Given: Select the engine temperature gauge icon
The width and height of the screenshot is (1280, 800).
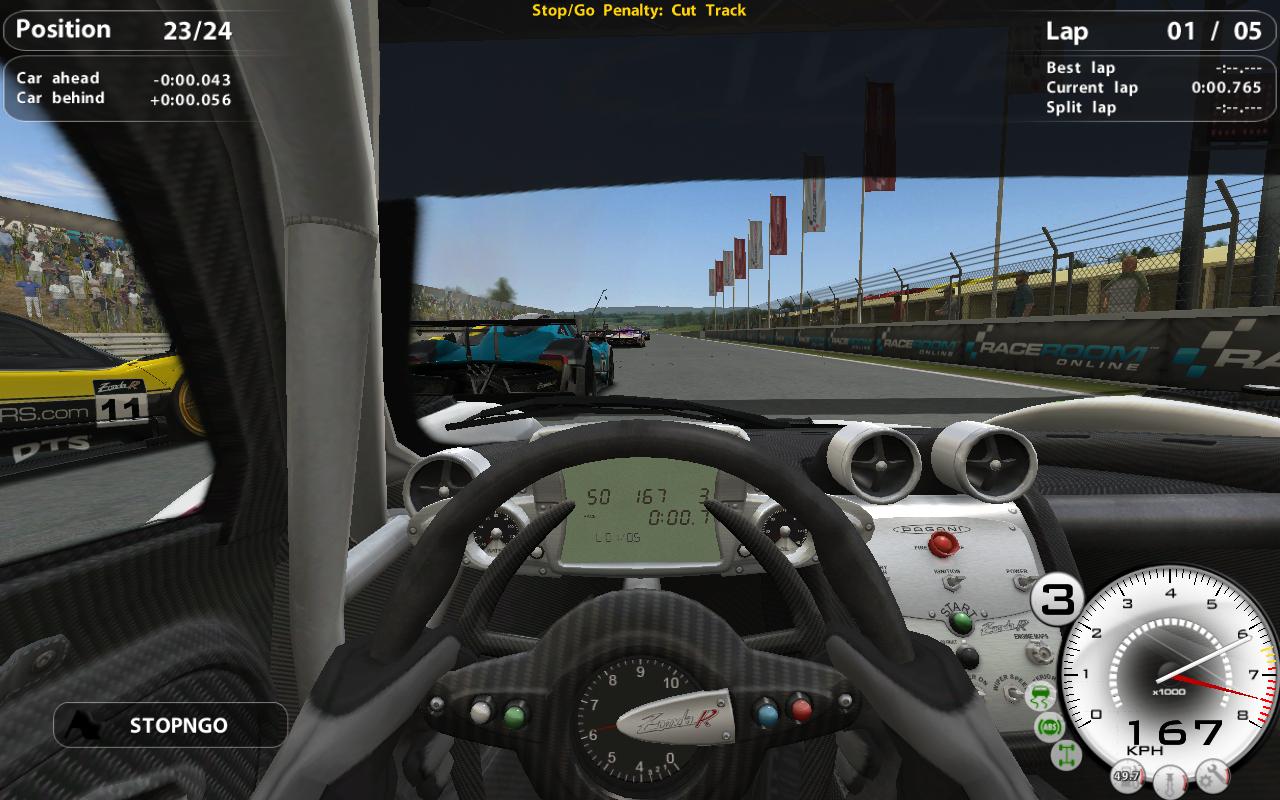Looking at the screenshot, I should (x=1171, y=779).
